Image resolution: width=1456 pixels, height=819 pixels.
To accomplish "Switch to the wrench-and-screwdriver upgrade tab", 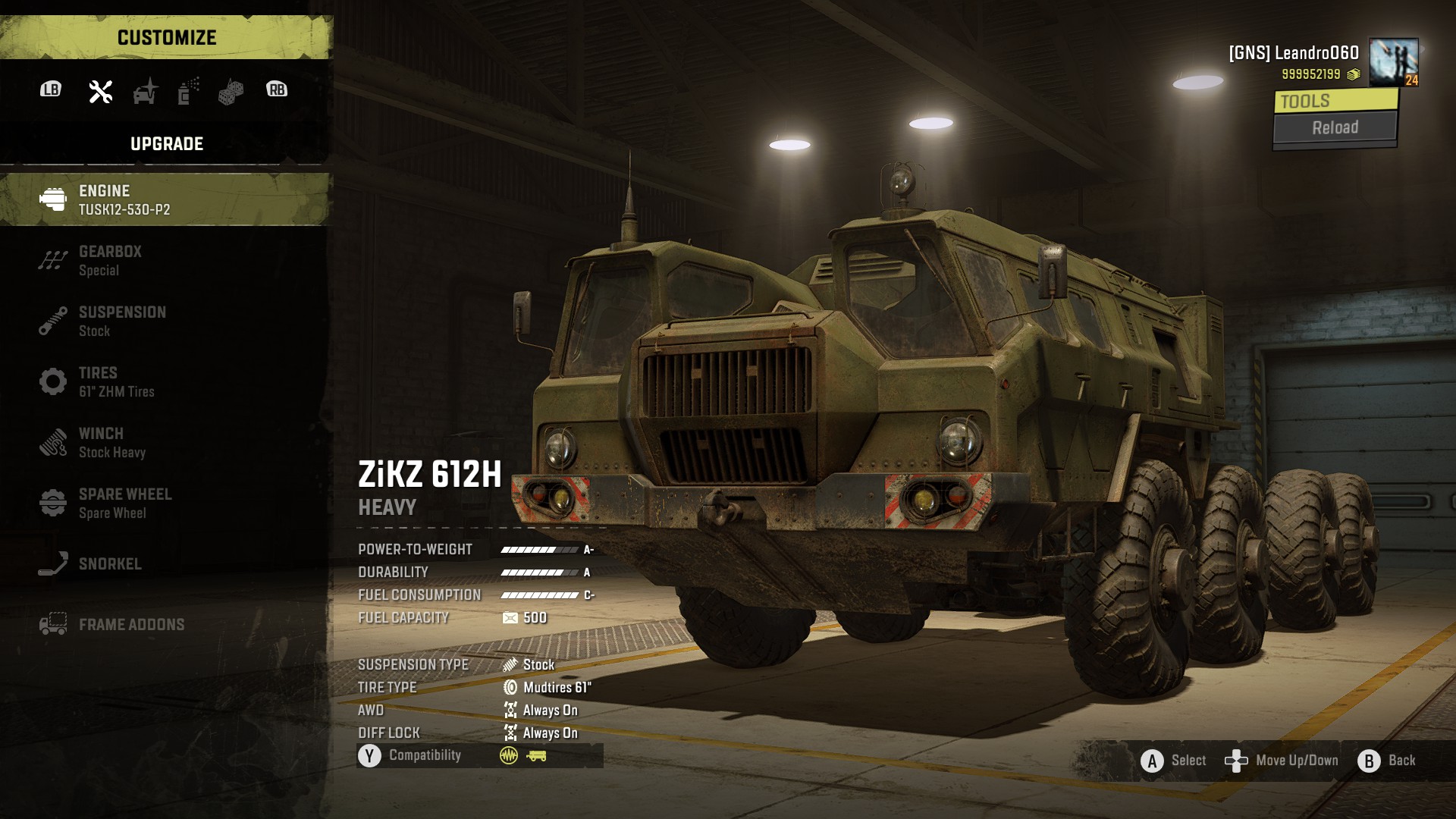I will tap(101, 91).
